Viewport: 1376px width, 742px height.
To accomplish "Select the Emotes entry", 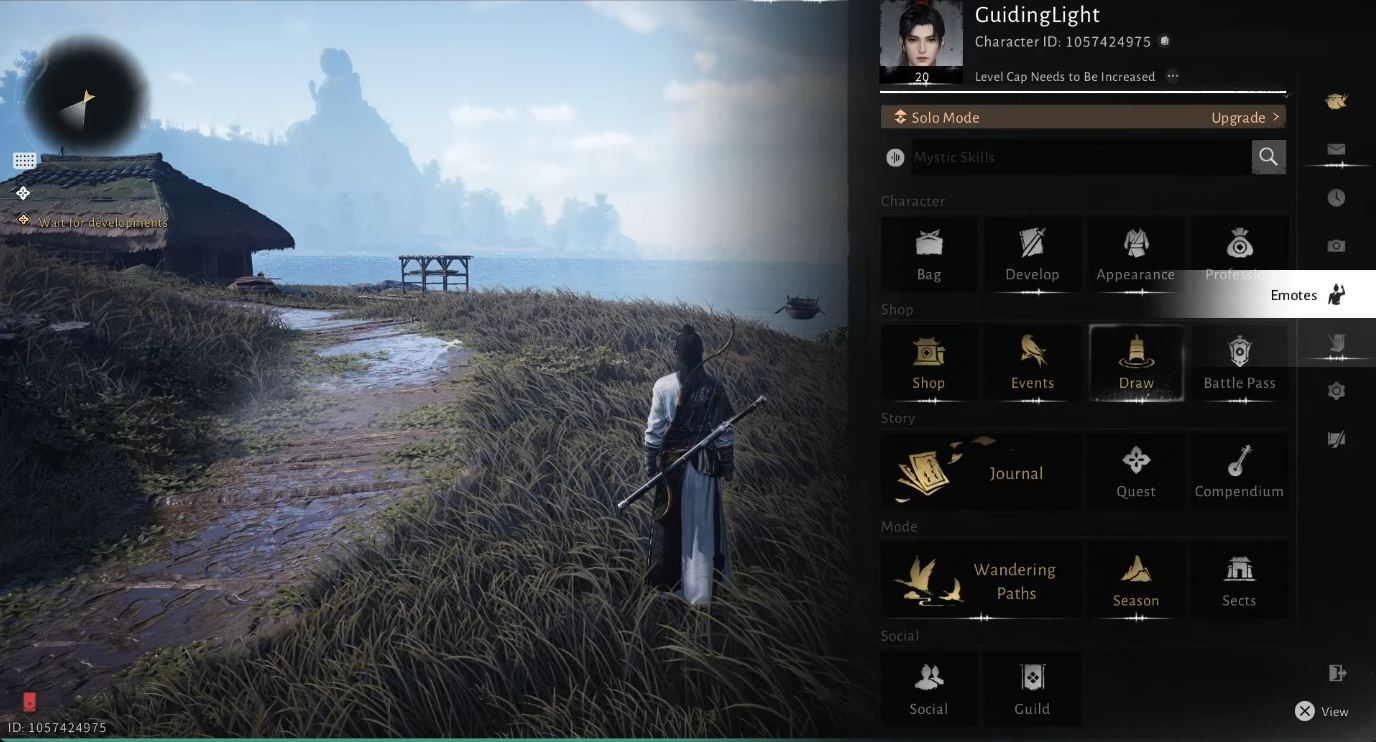I will tap(1308, 294).
